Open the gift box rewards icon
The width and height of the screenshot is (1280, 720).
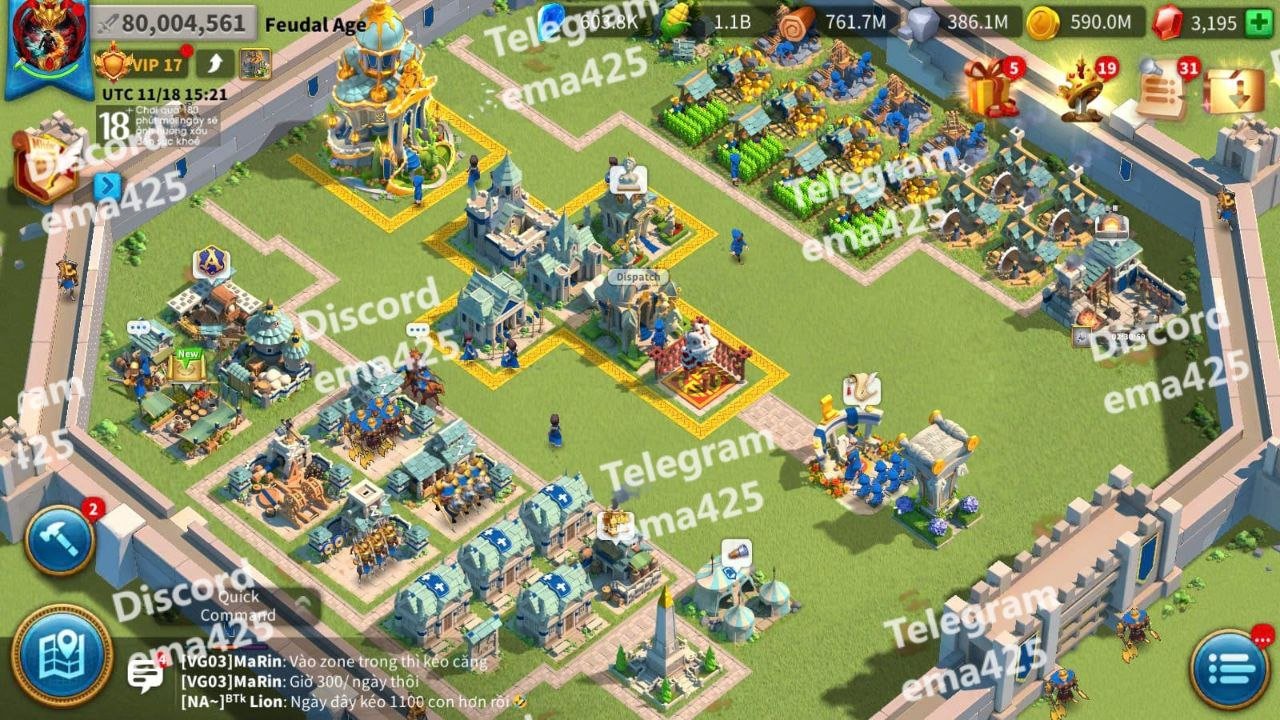click(x=990, y=88)
